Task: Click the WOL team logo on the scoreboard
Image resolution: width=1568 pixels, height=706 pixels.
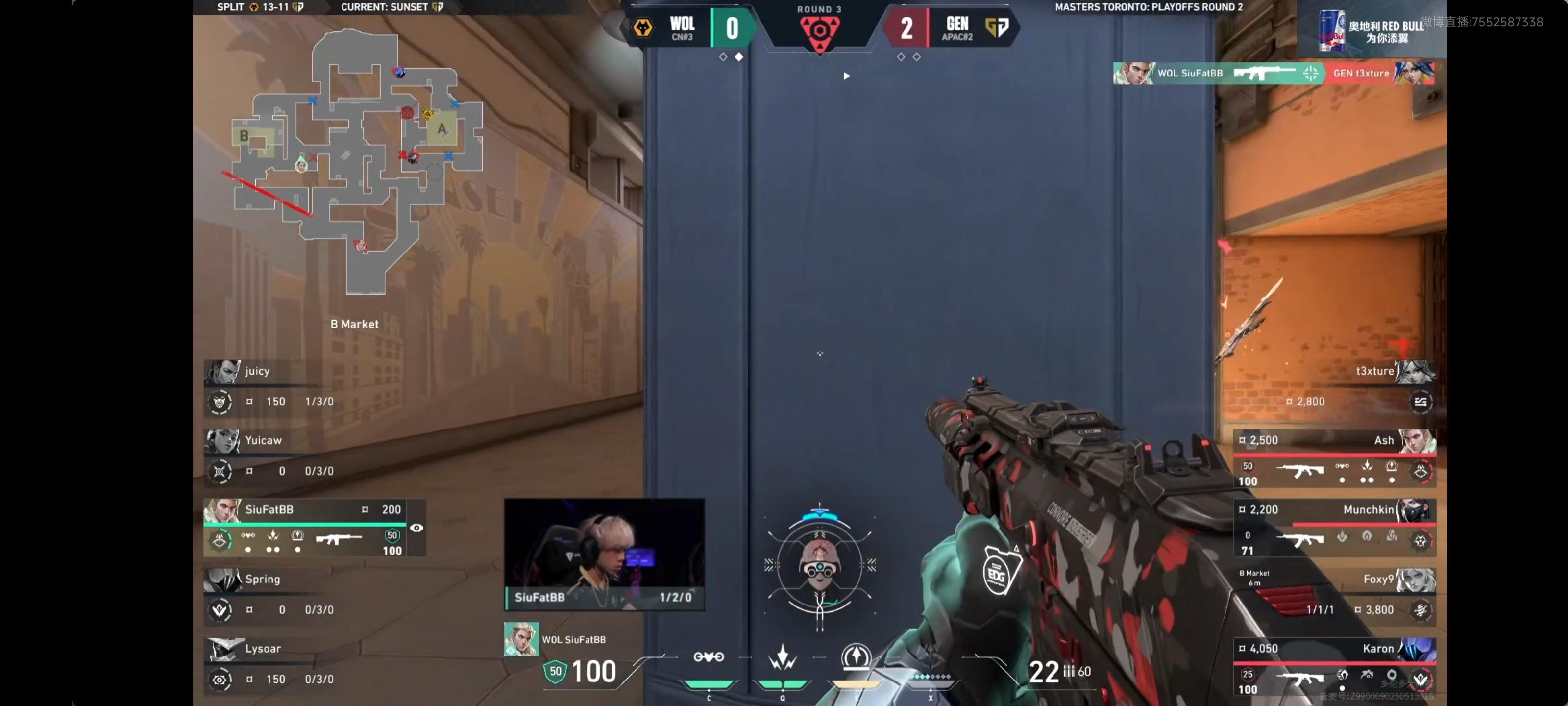Action: (643, 27)
